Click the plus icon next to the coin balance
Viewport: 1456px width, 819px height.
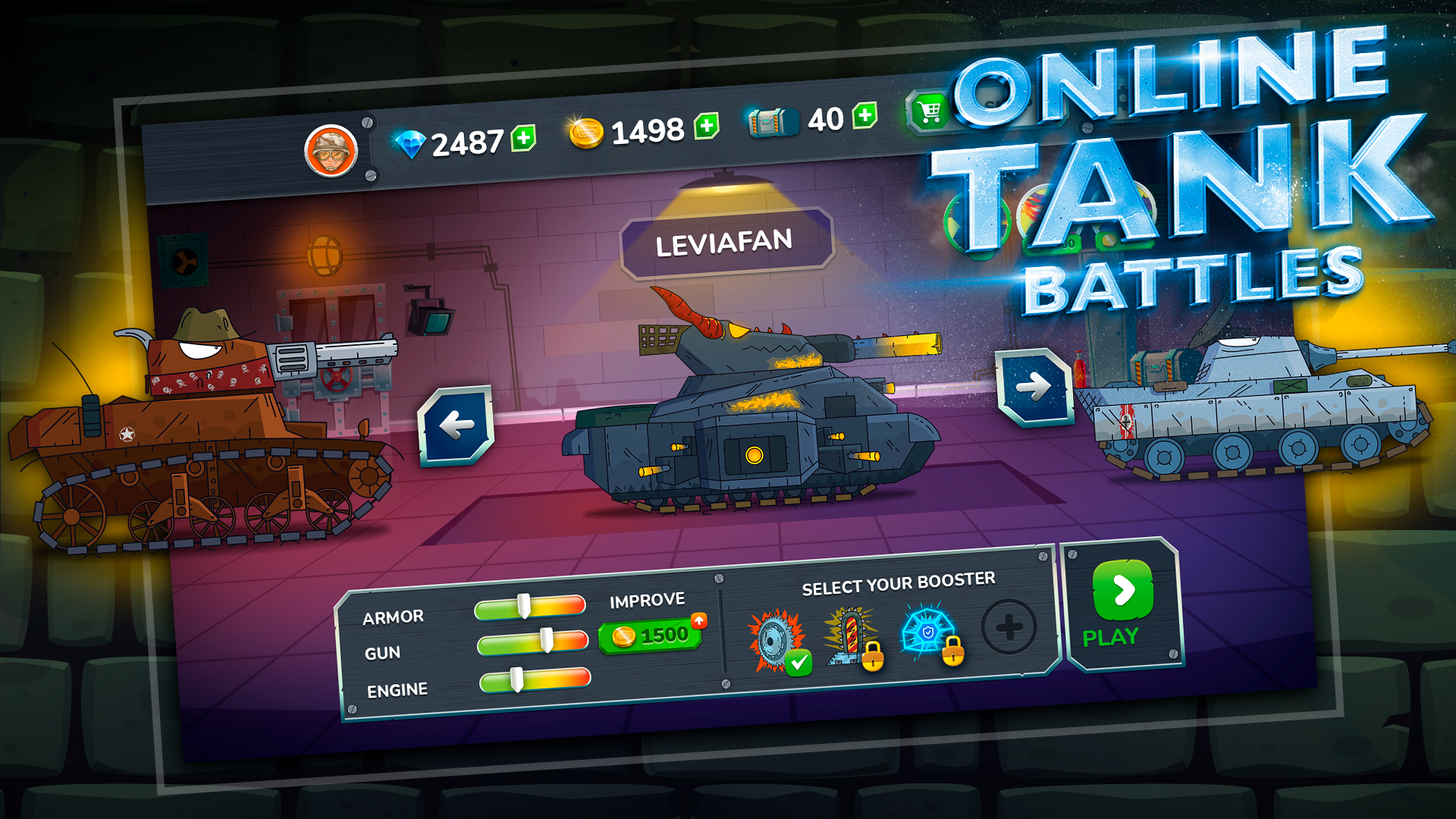click(705, 127)
